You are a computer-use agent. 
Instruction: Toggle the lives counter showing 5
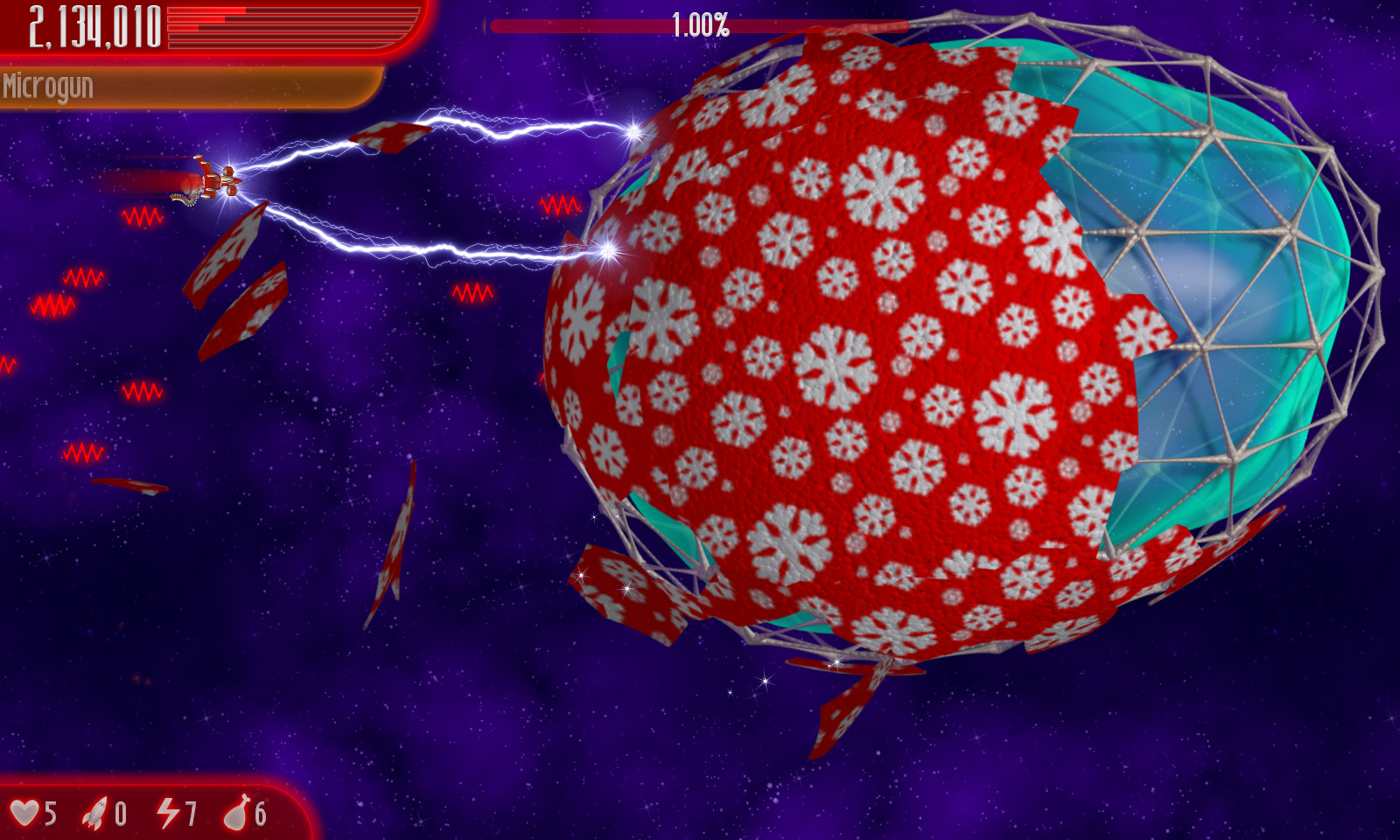tap(50, 812)
